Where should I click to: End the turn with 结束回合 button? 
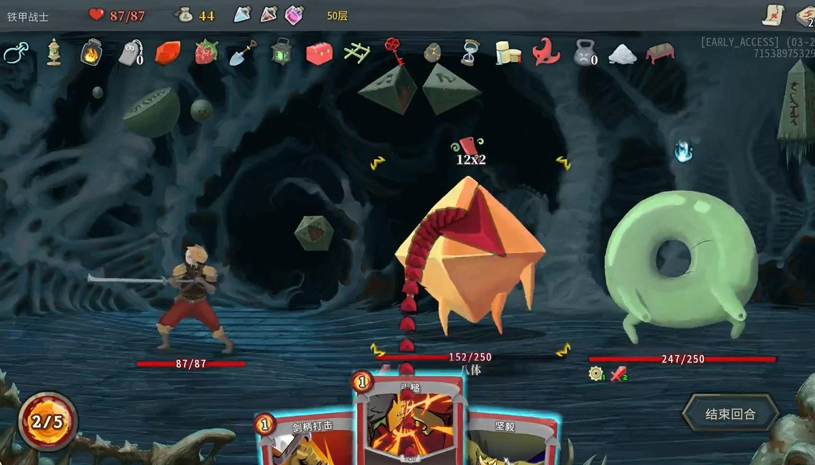(x=730, y=414)
